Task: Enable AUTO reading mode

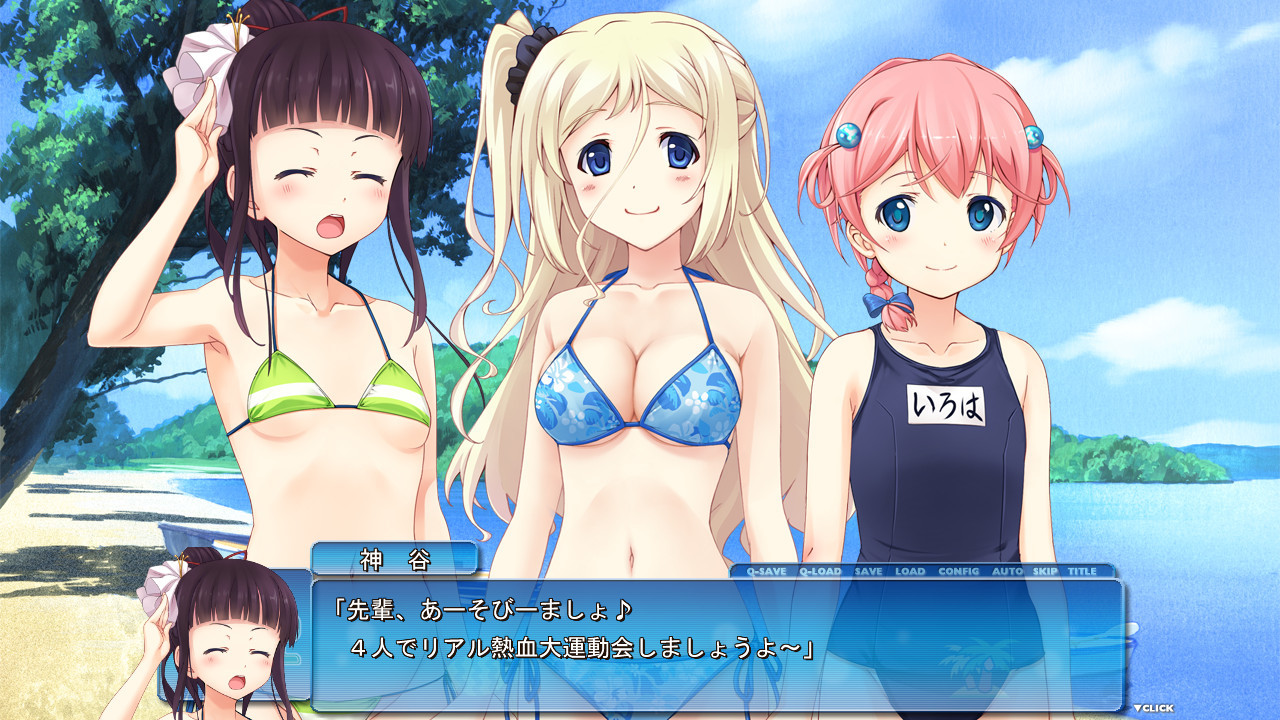Action: [1006, 572]
